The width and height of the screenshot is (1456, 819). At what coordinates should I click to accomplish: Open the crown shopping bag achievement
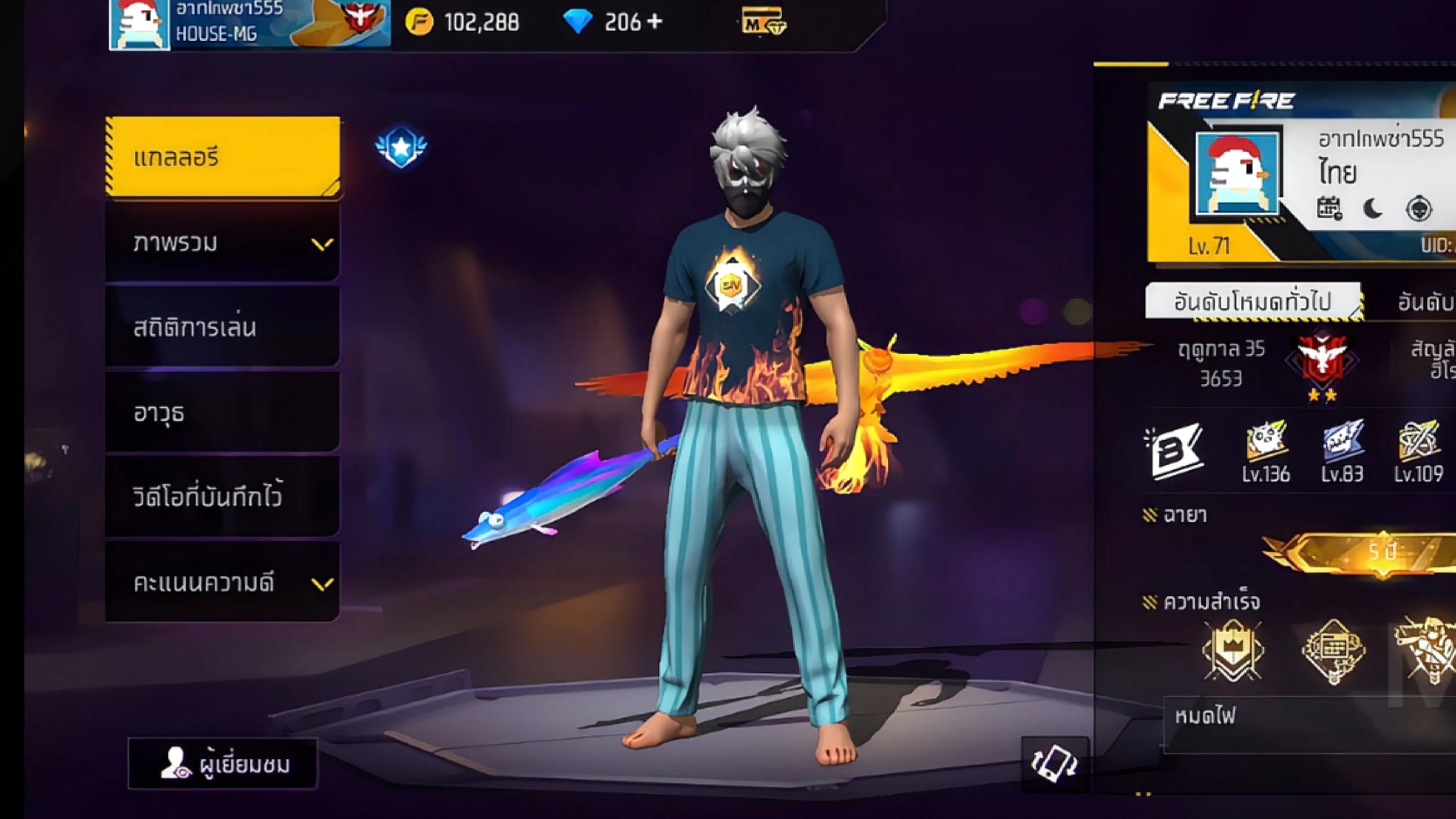point(1232,651)
